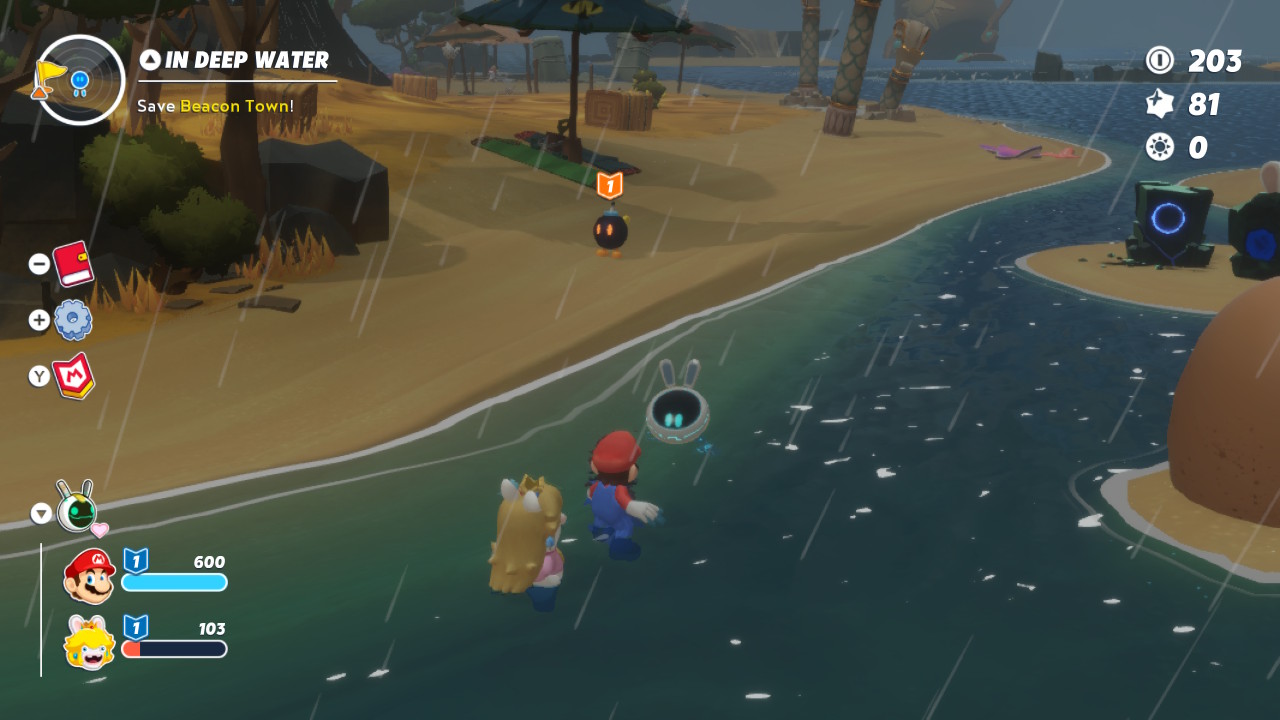
Task: Open the red M card icon
Action: coord(74,376)
